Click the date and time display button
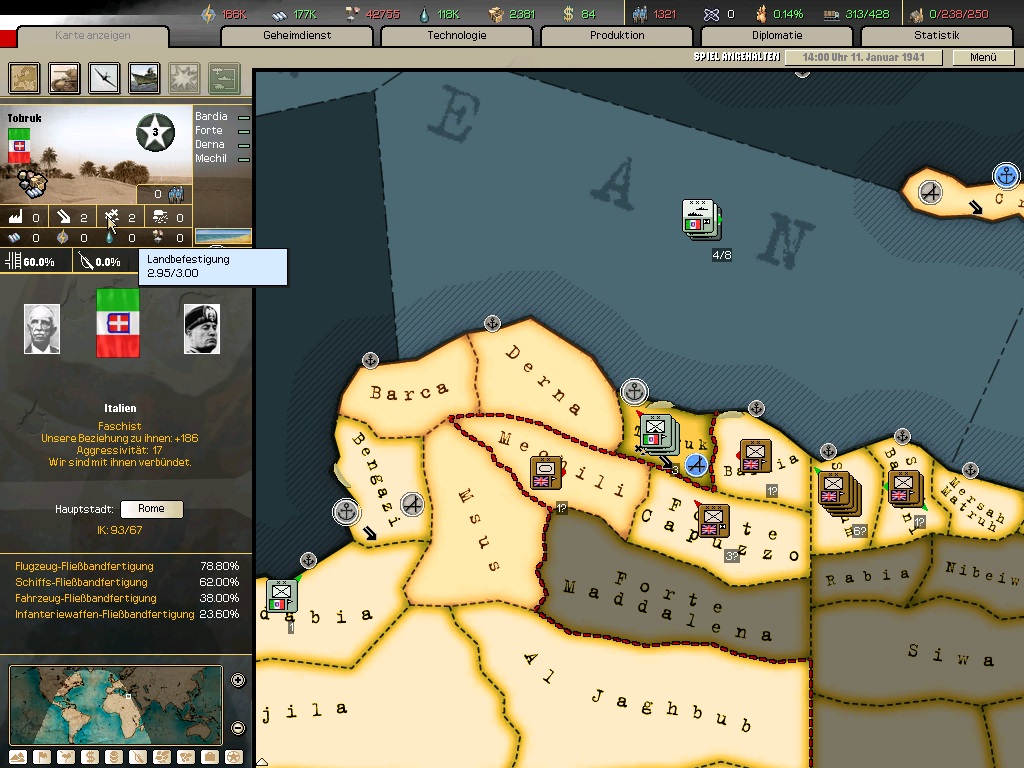The image size is (1024, 768). tap(863, 58)
